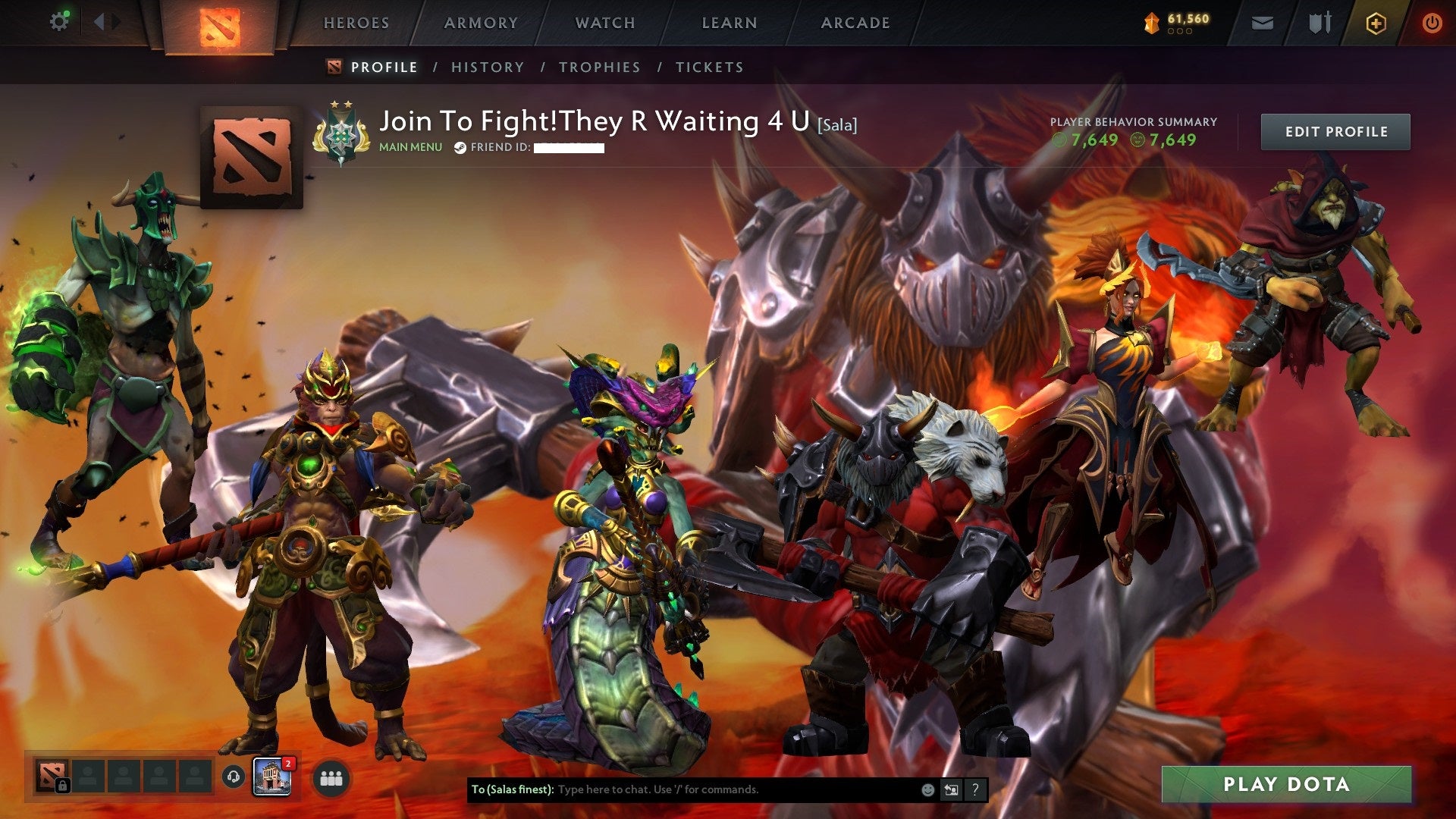1456x819 pixels.
Task: Toggle the voice chat headset icon
Action: [x=233, y=777]
